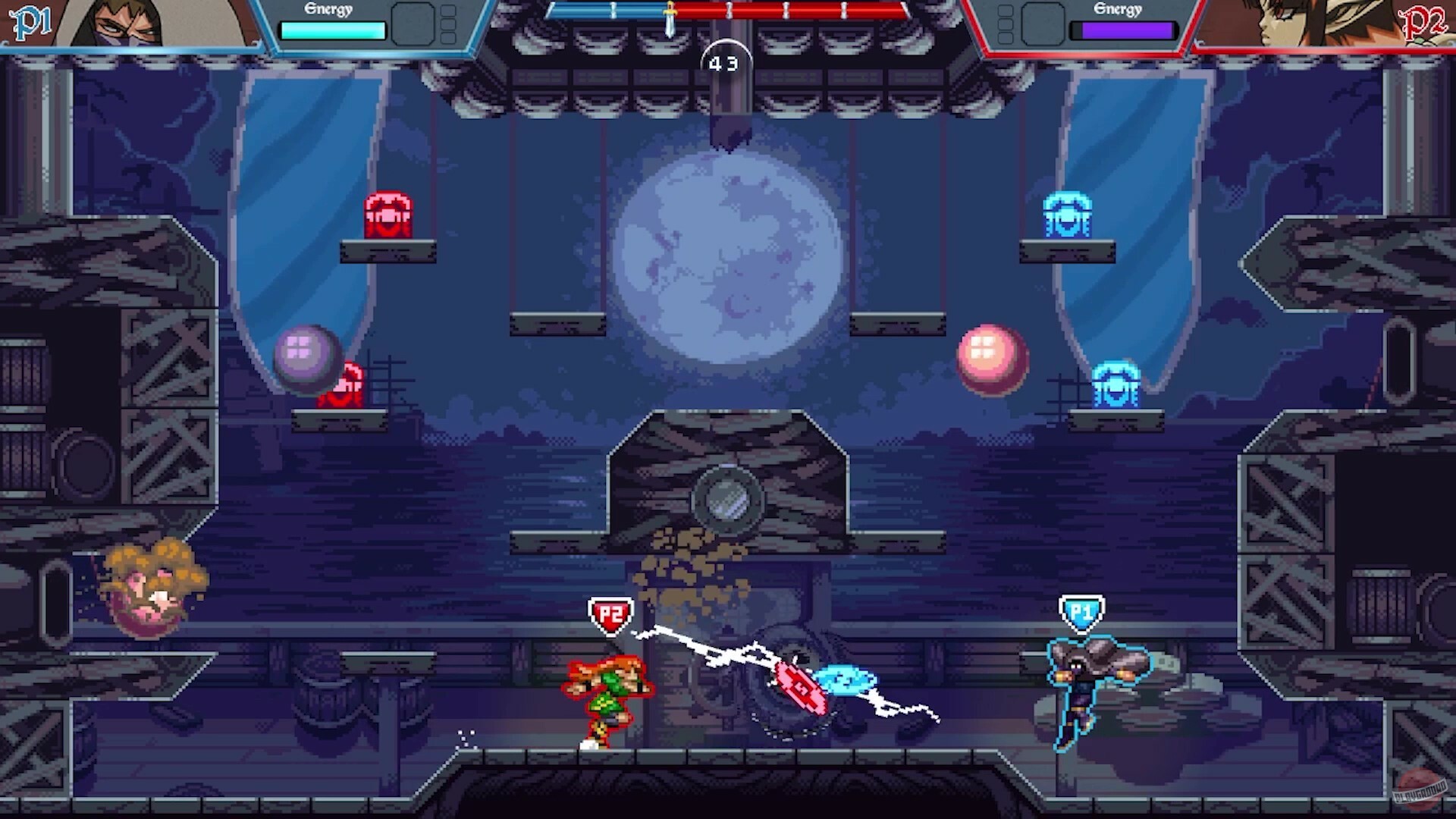Click the Energy label above P1's meter
The image size is (1456, 819).
pos(327,10)
